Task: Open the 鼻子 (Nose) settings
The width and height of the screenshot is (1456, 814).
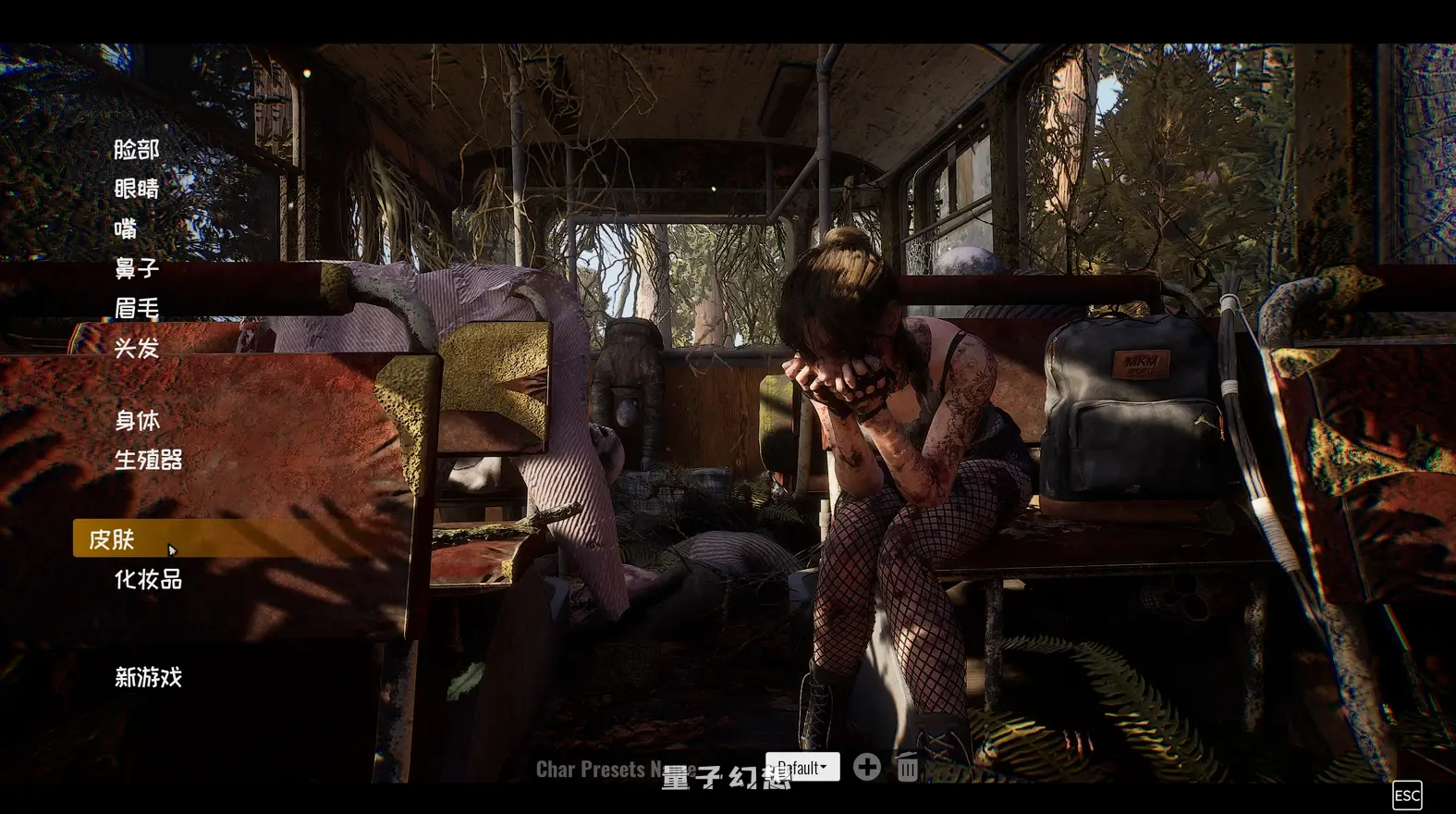Action: (x=137, y=268)
